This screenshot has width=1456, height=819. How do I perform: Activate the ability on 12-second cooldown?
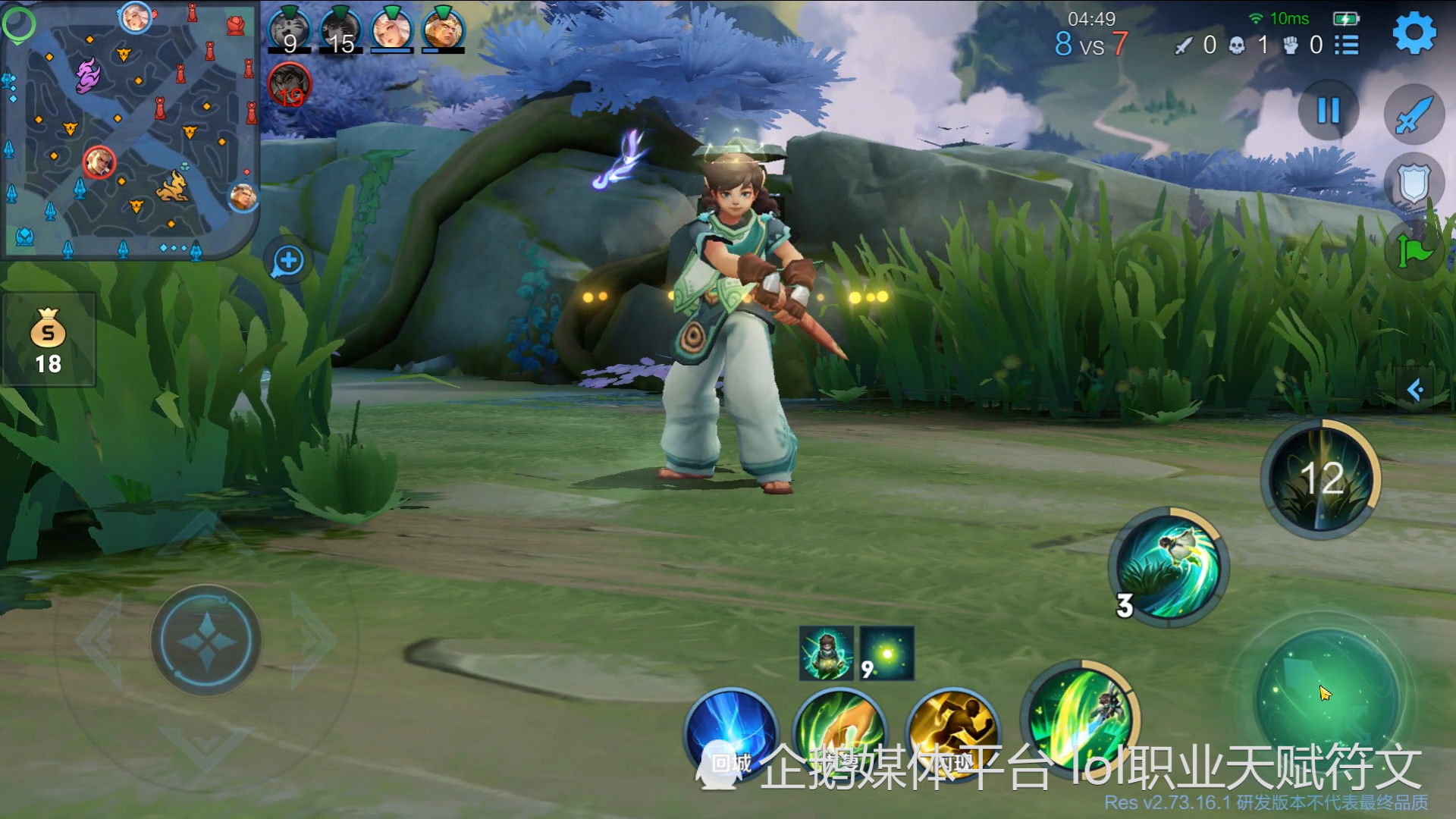point(1321,479)
